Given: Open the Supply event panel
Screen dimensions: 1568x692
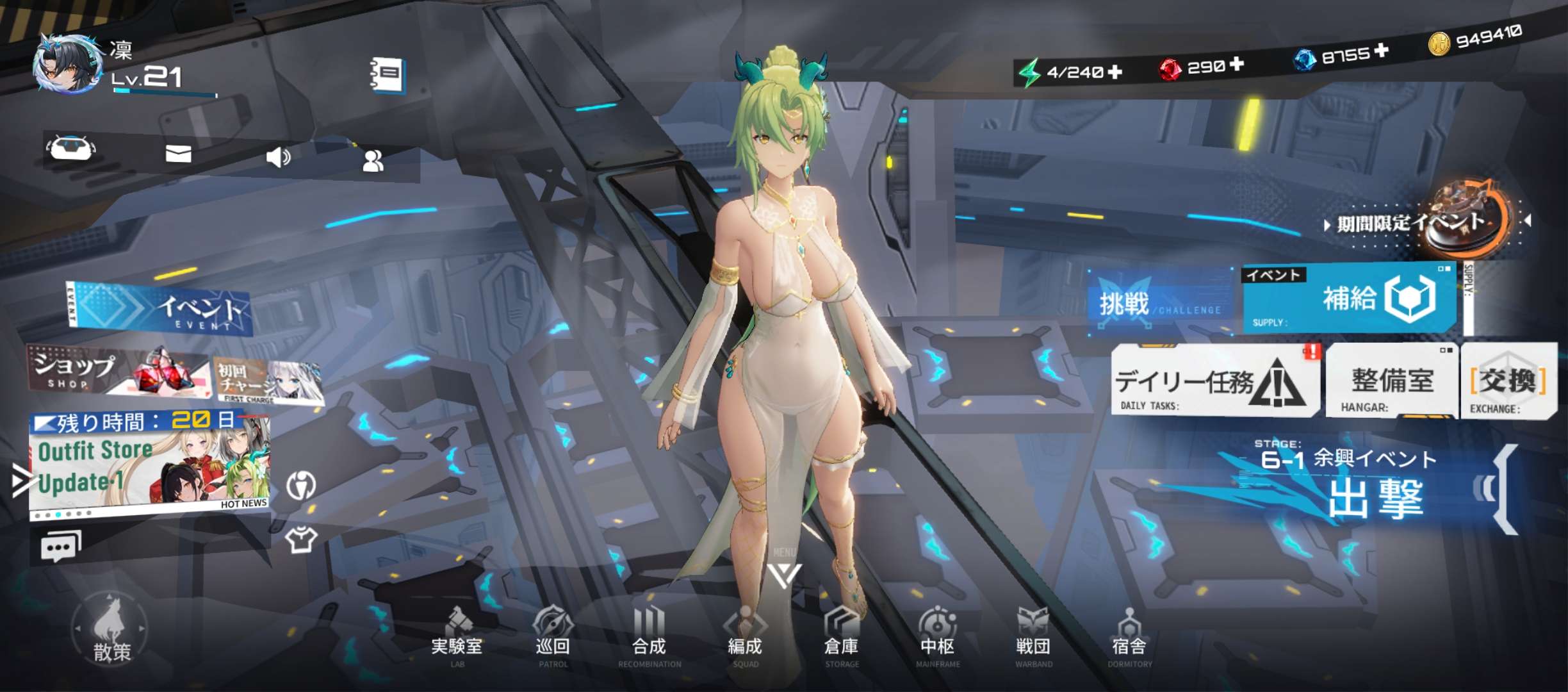Looking at the screenshot, I should coord(1348,299).
